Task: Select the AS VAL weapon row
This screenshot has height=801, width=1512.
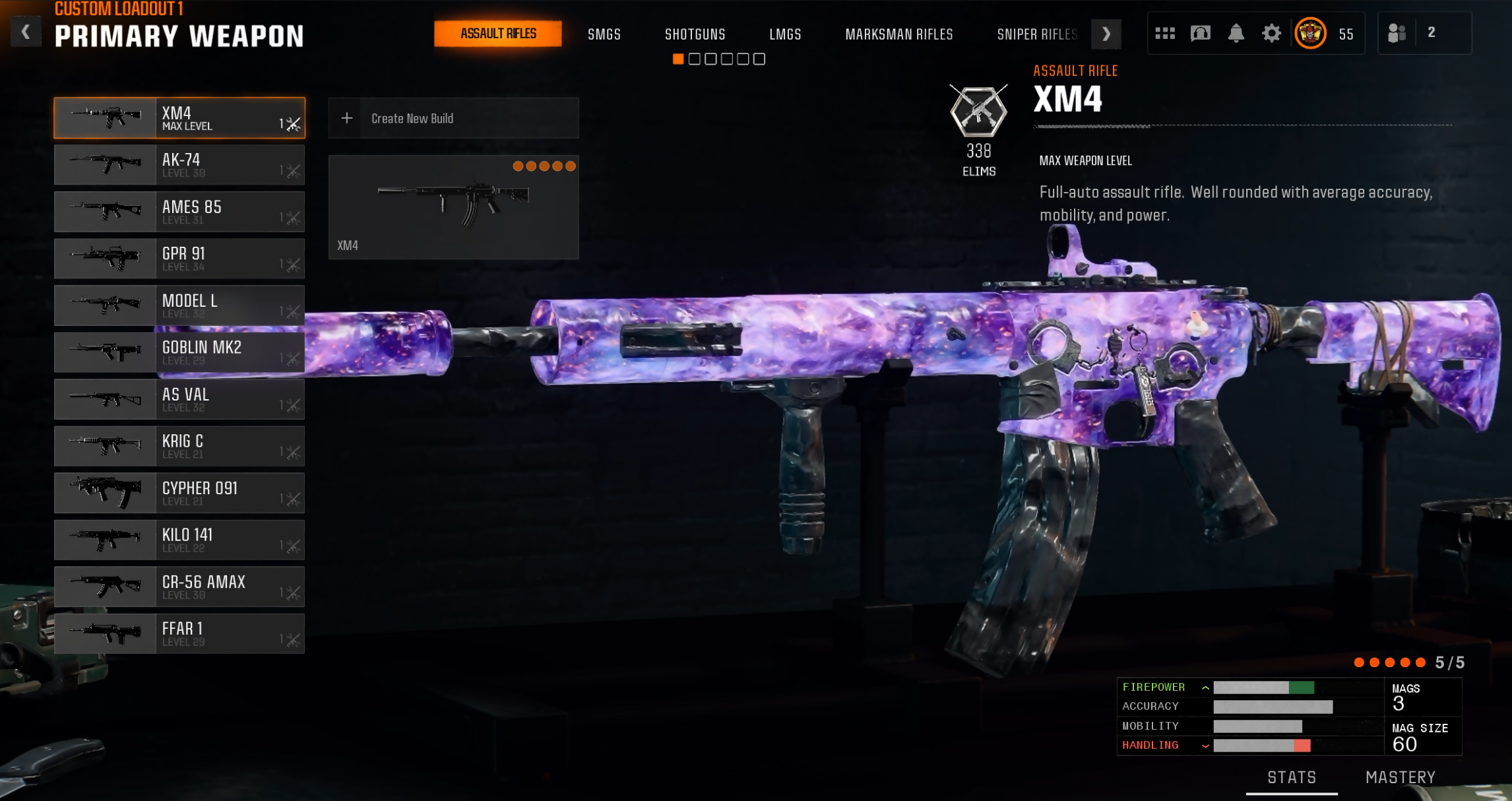Action: click(x=179, y=399)
